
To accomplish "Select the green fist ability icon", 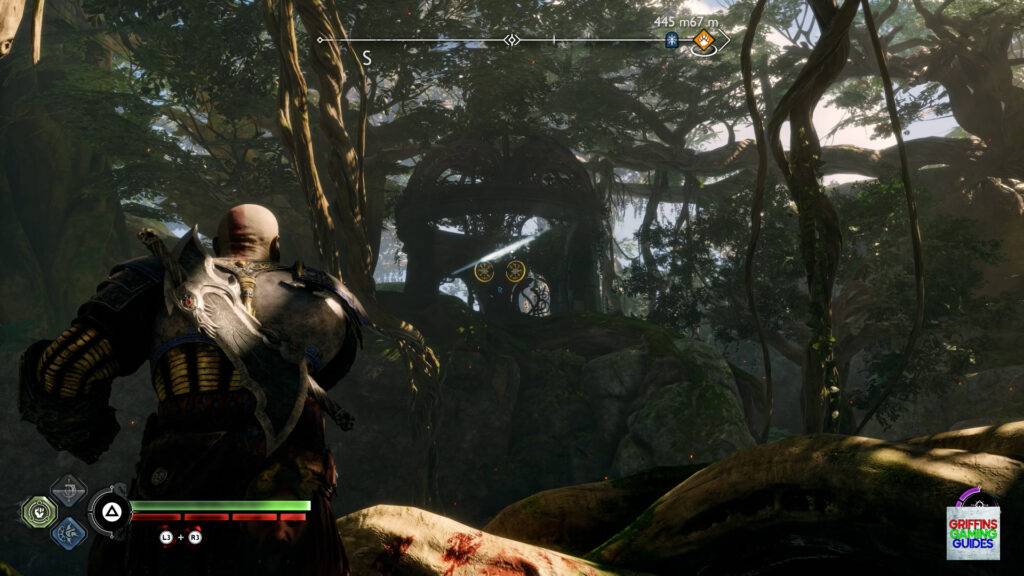I will click(39, 512).
